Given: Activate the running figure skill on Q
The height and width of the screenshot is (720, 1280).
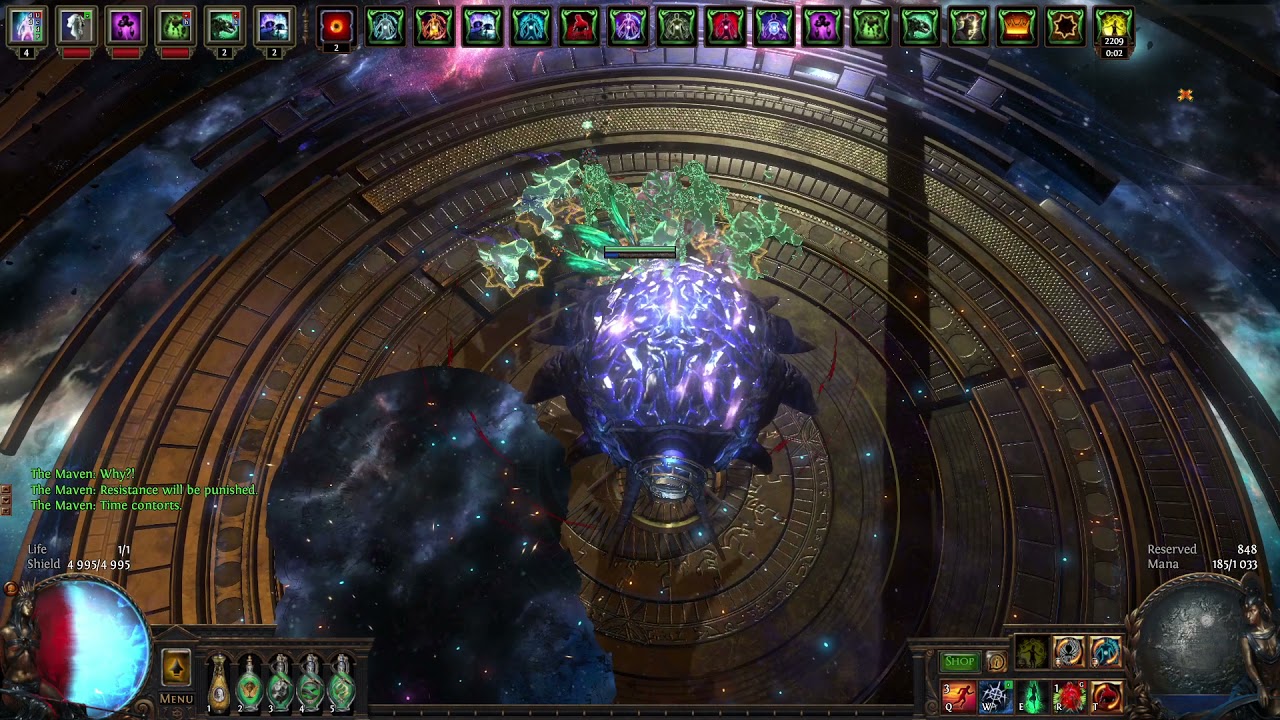Looking at the screenshot, I should coord(958,695).
